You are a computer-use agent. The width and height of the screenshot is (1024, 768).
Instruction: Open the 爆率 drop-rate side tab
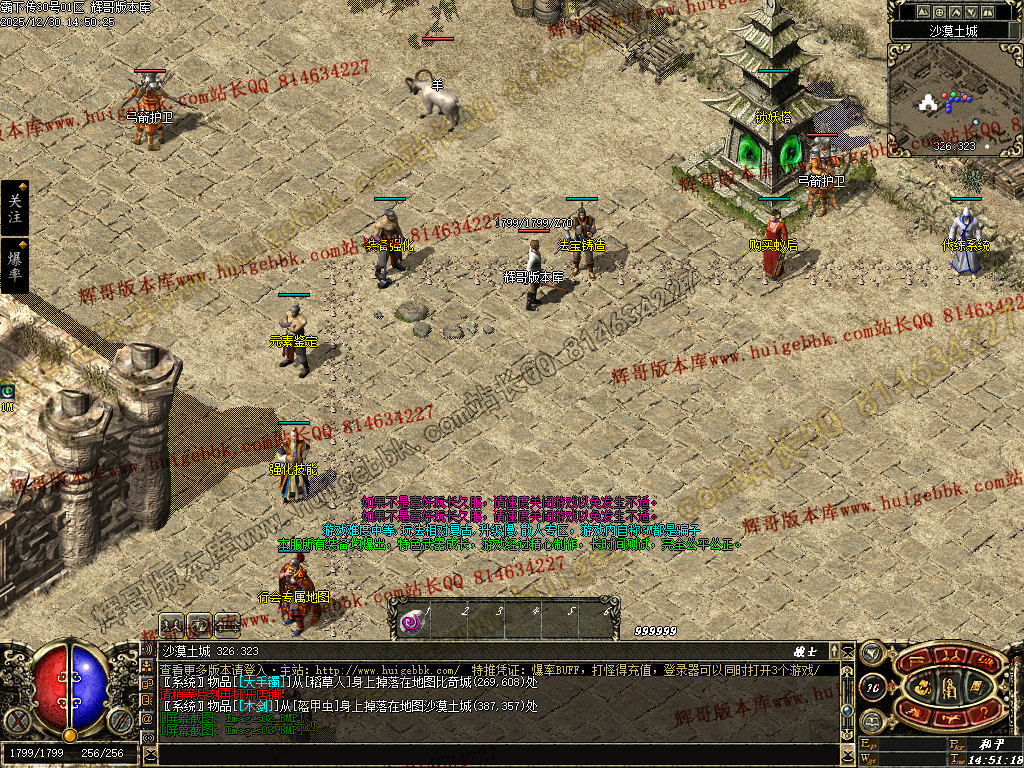point(14,265)
